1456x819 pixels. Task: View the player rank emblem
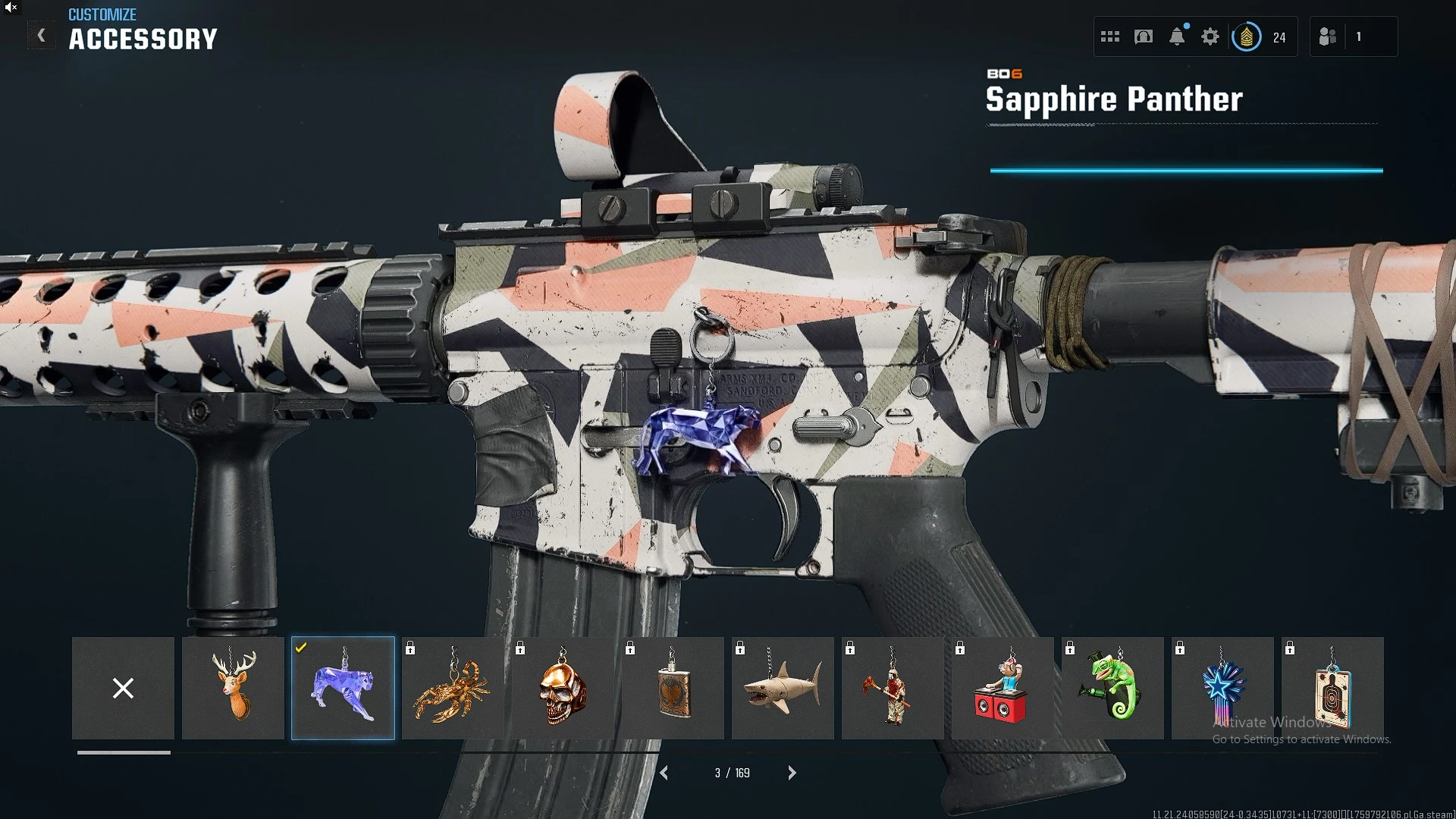(1247, 36)
